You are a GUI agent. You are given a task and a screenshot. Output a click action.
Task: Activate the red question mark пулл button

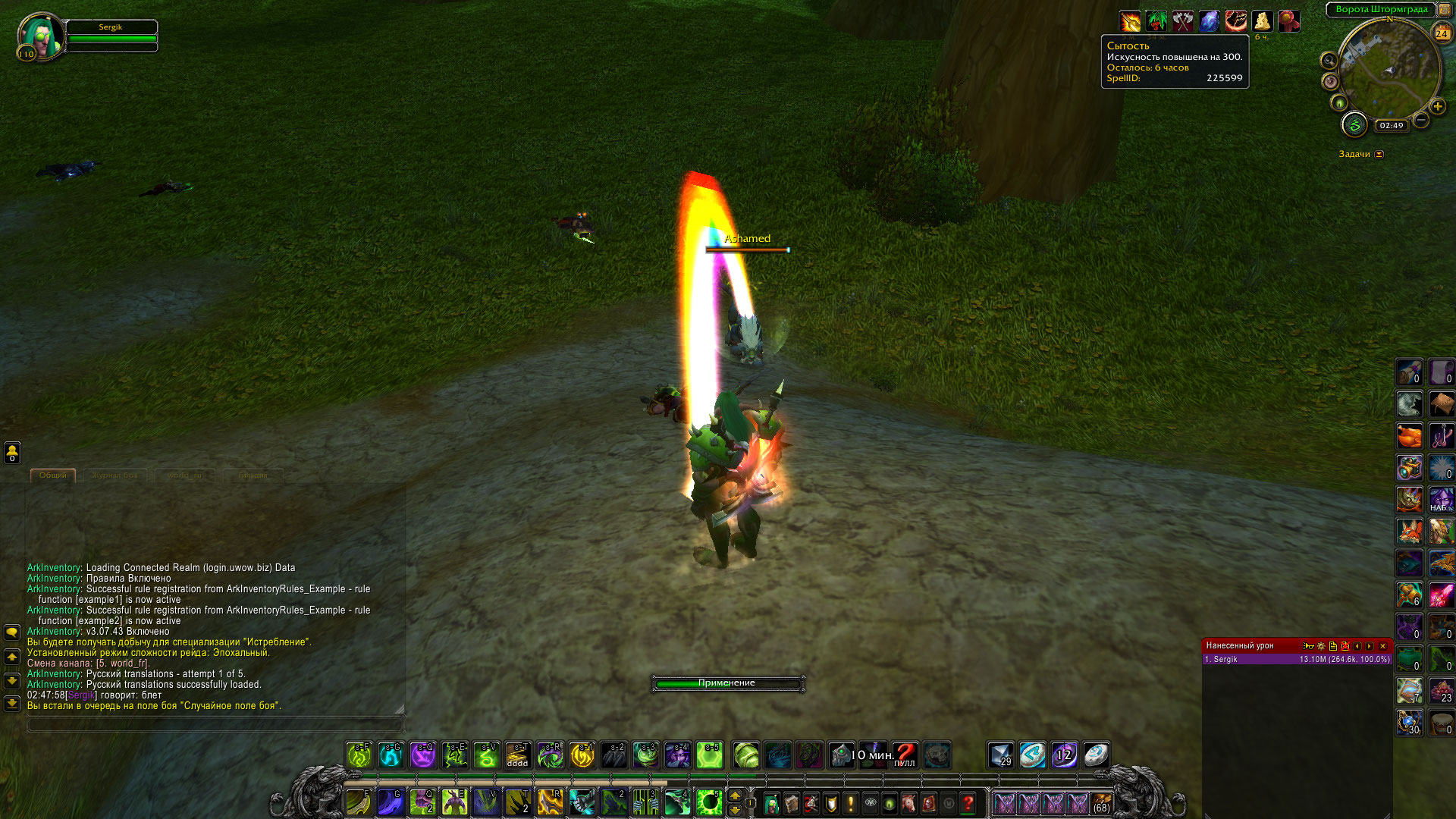pos(905,755)
